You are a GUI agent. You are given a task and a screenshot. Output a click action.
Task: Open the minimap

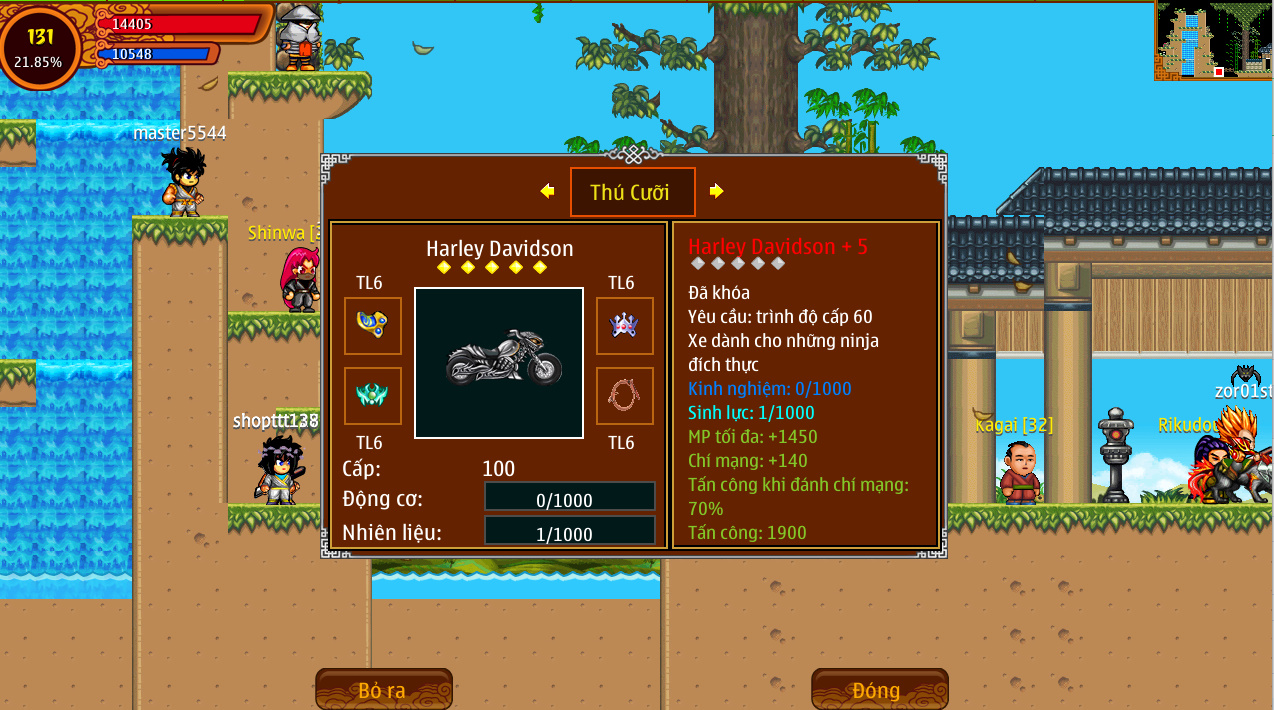tap(1213, 40)
